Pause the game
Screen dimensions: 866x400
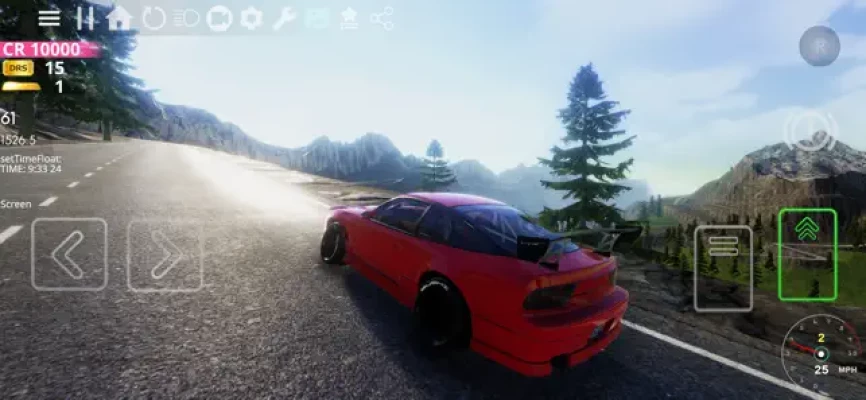tap(86, 18)
